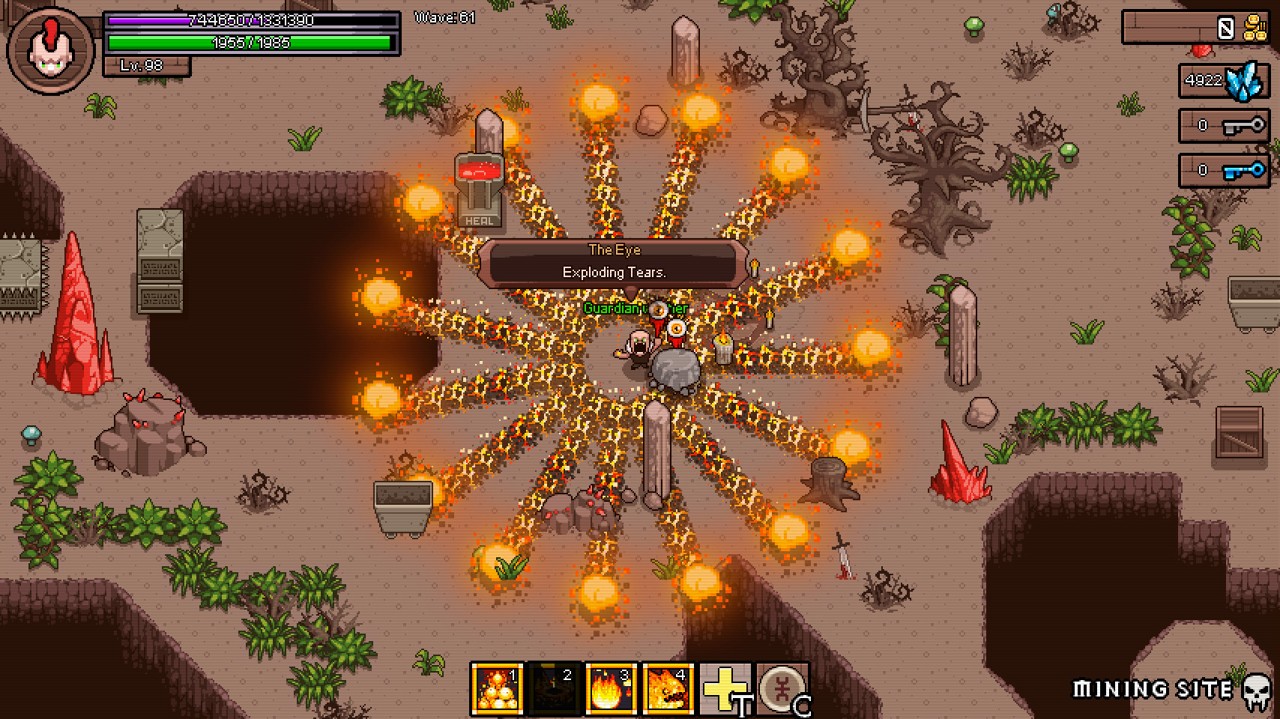Activate the fireball cluster skill in slot 1
This screenshot has height=719, width=1280.
pyautogui.click(x=497, y=689)
